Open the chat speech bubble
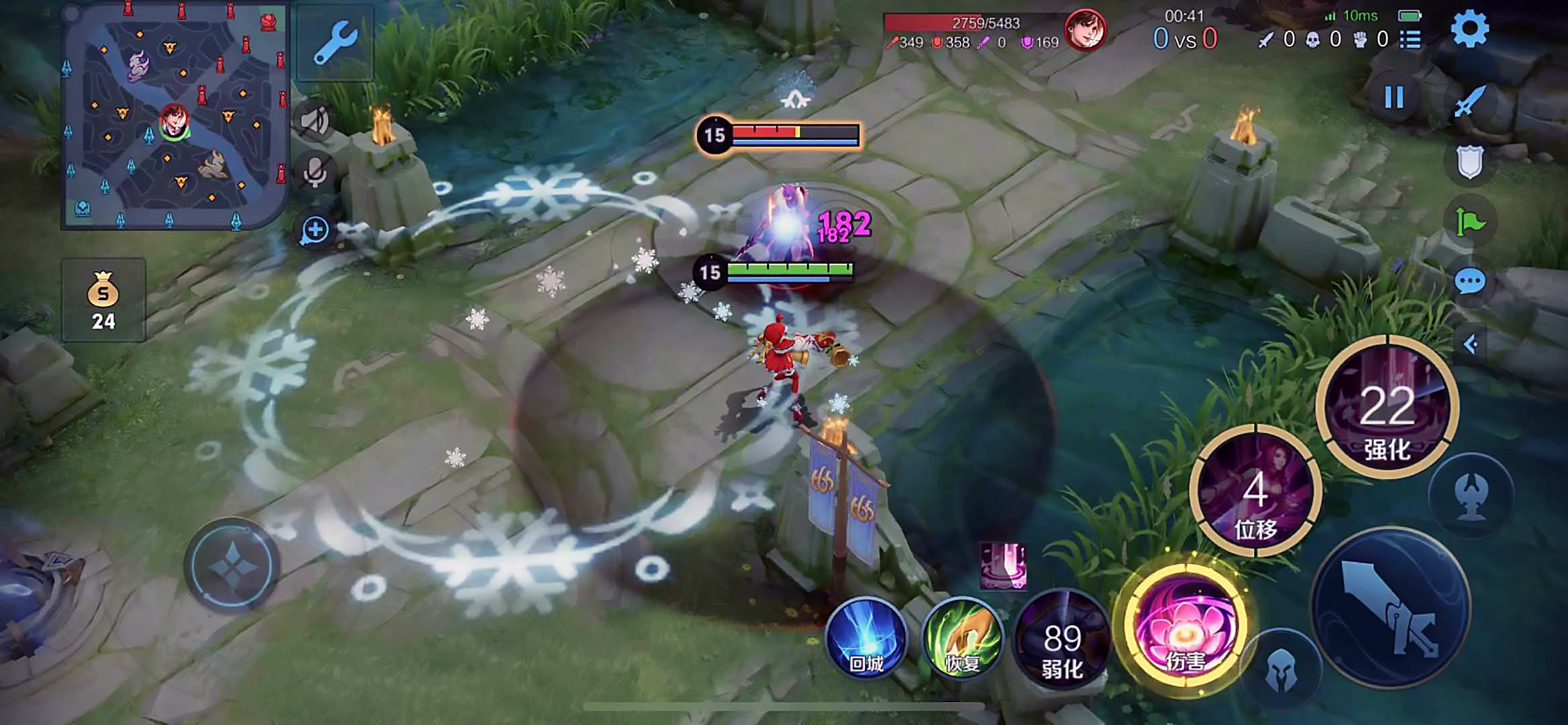Image resolution: width=1568 pixels, height=725 pixels. point(1469,281)
